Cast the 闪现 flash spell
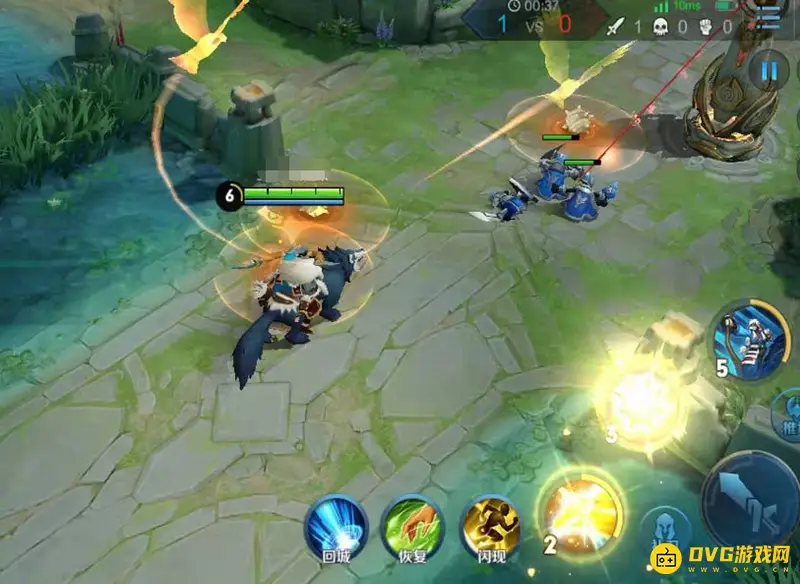The width and height of the screenshot is (800, 584). [489, 524]
